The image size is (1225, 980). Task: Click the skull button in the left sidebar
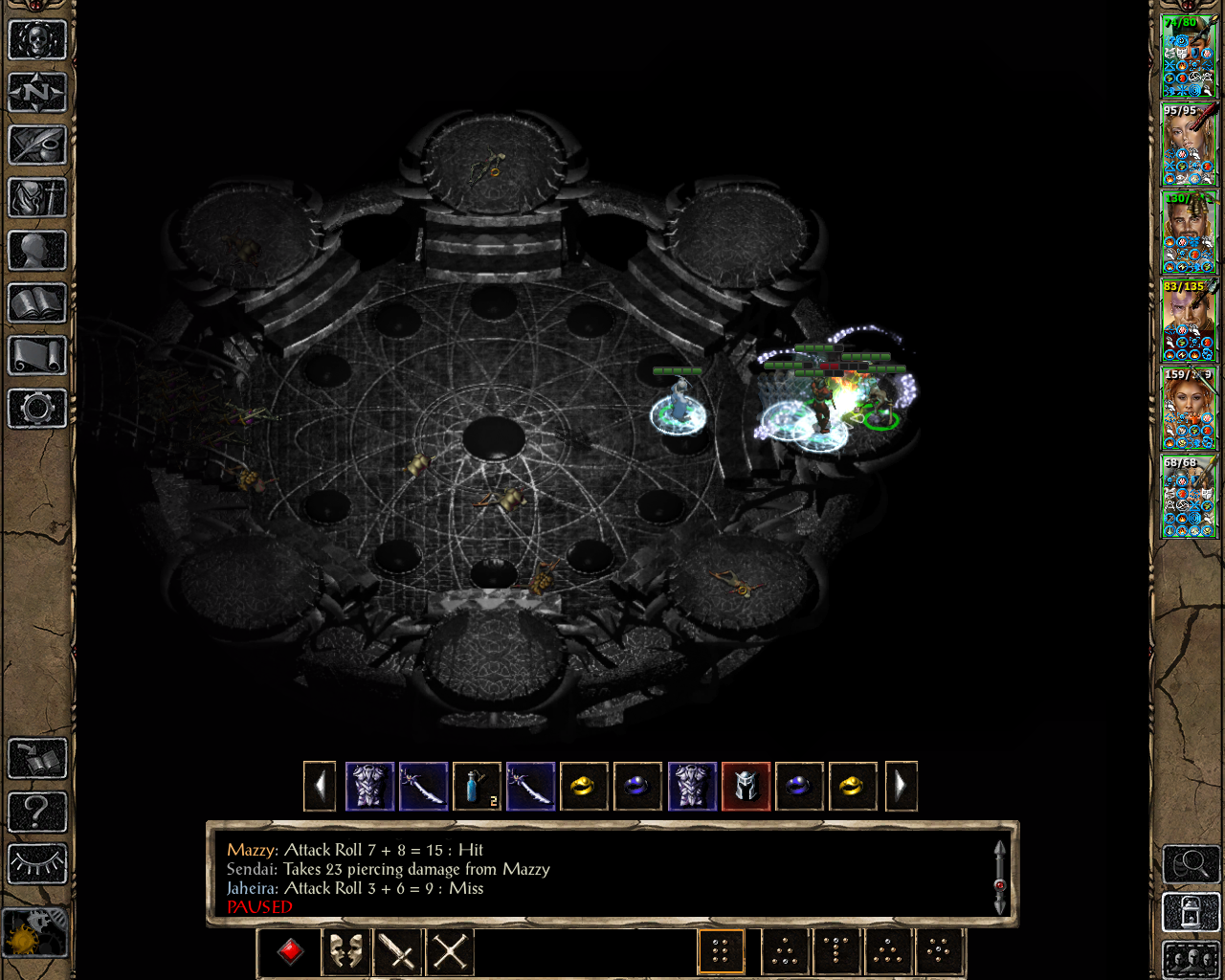(x=37, y=40)
